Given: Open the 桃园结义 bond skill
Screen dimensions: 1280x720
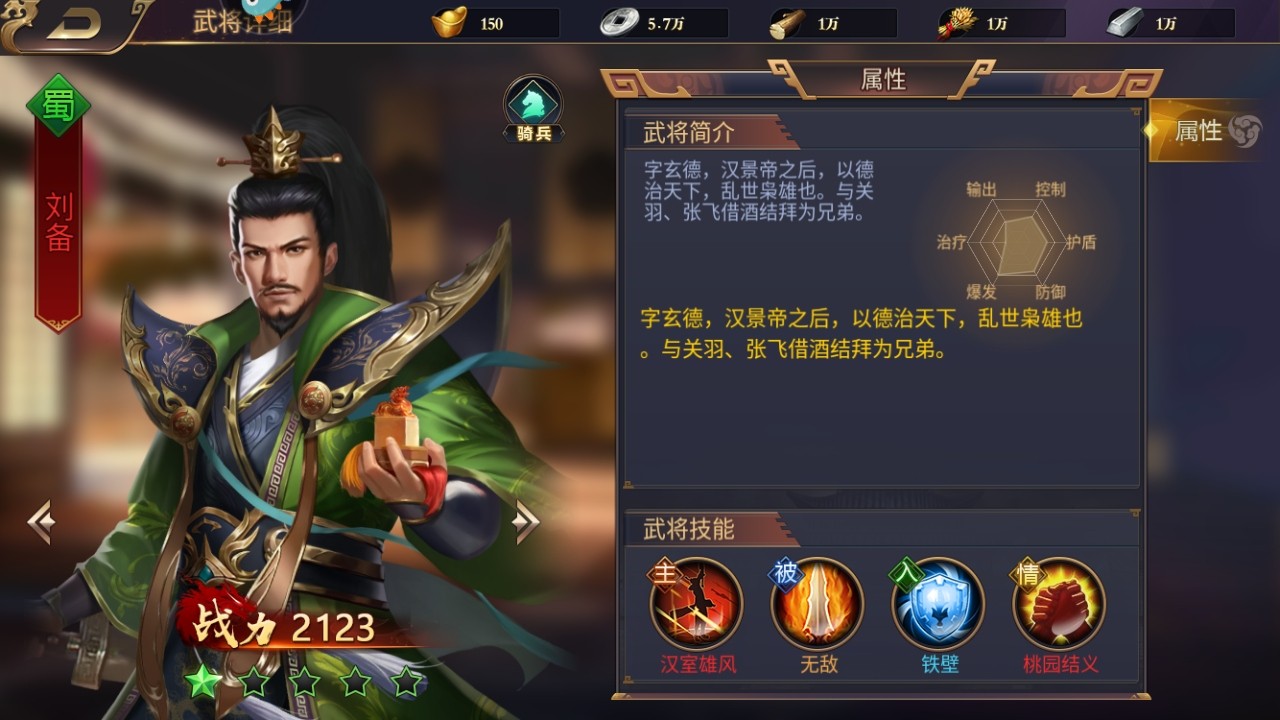Looking at the screenshot, I should (x=1060, y=604).
